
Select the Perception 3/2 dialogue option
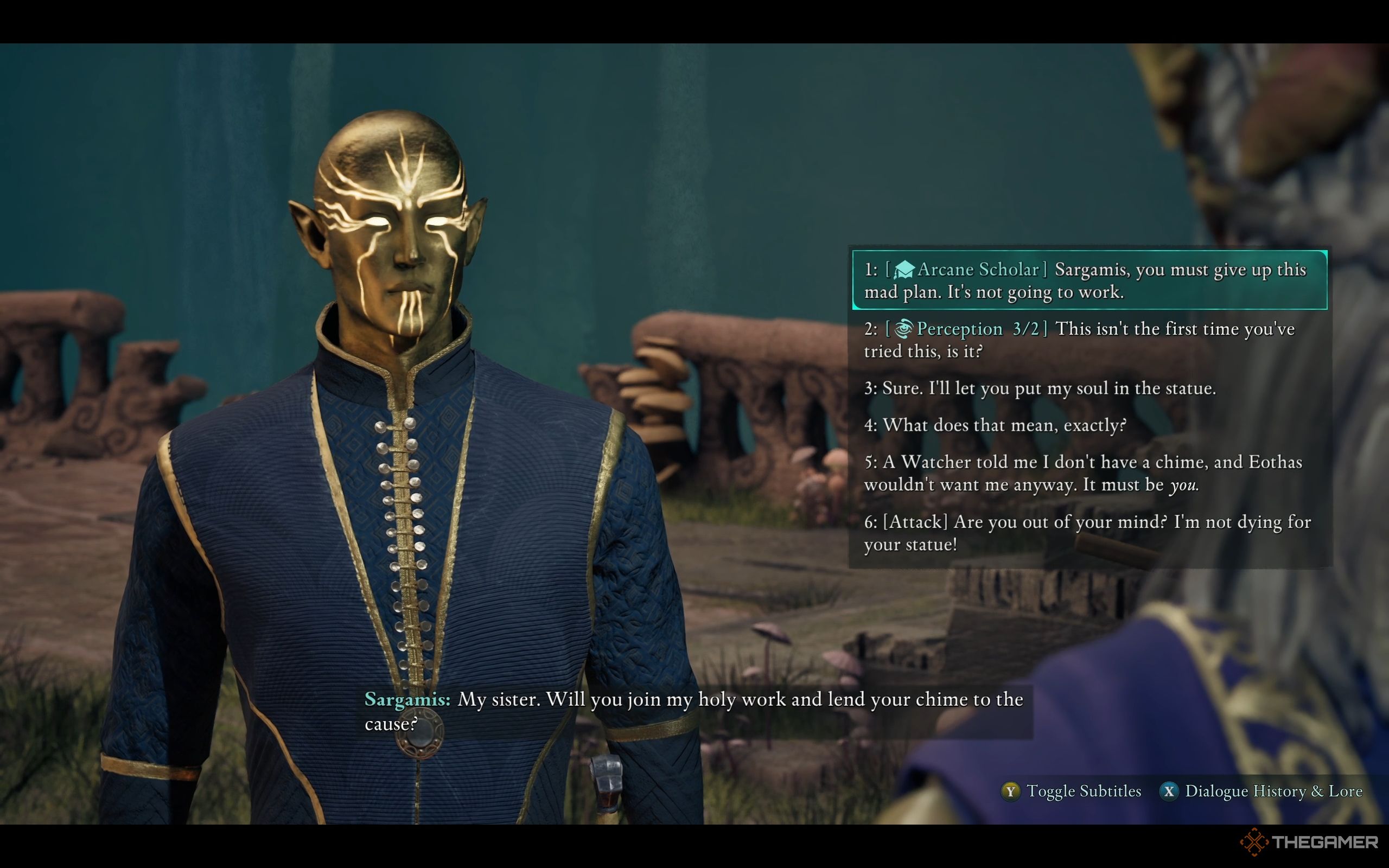click(x=1079, y=340)
